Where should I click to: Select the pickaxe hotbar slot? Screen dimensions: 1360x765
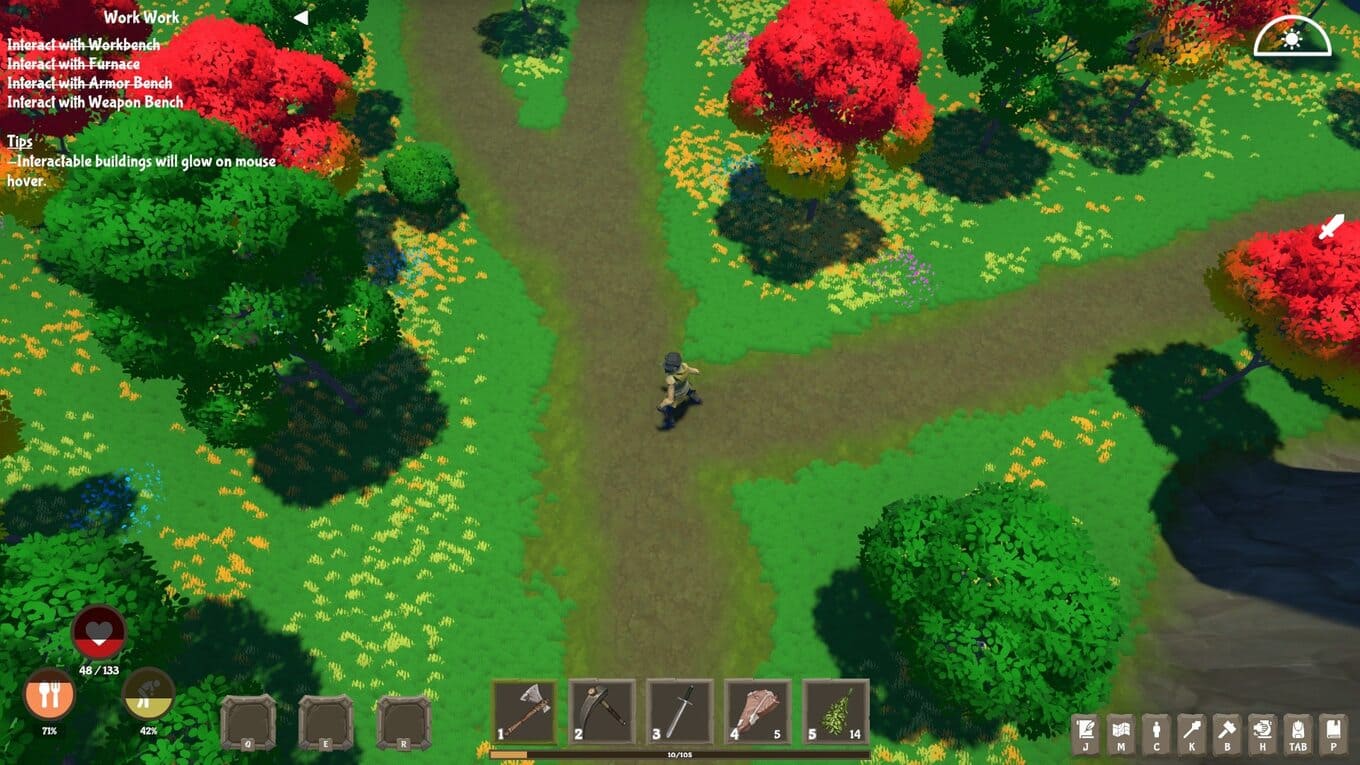pyautogui.click(x=602, y=711)
